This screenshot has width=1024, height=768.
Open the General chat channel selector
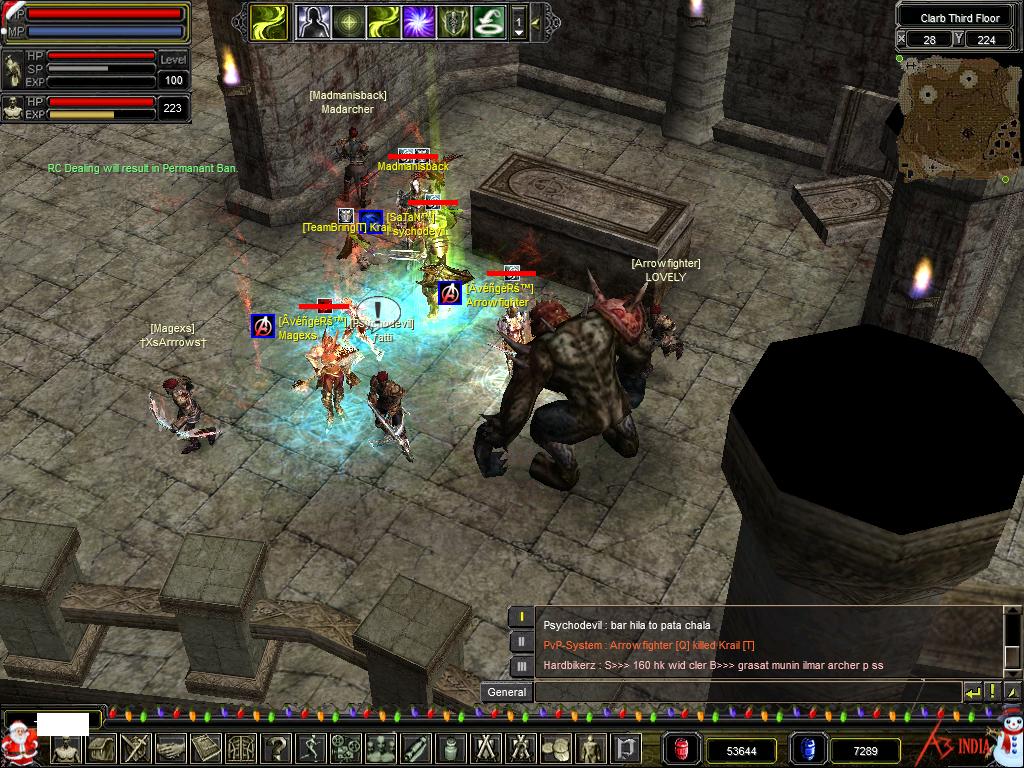[x=507, y=692]
